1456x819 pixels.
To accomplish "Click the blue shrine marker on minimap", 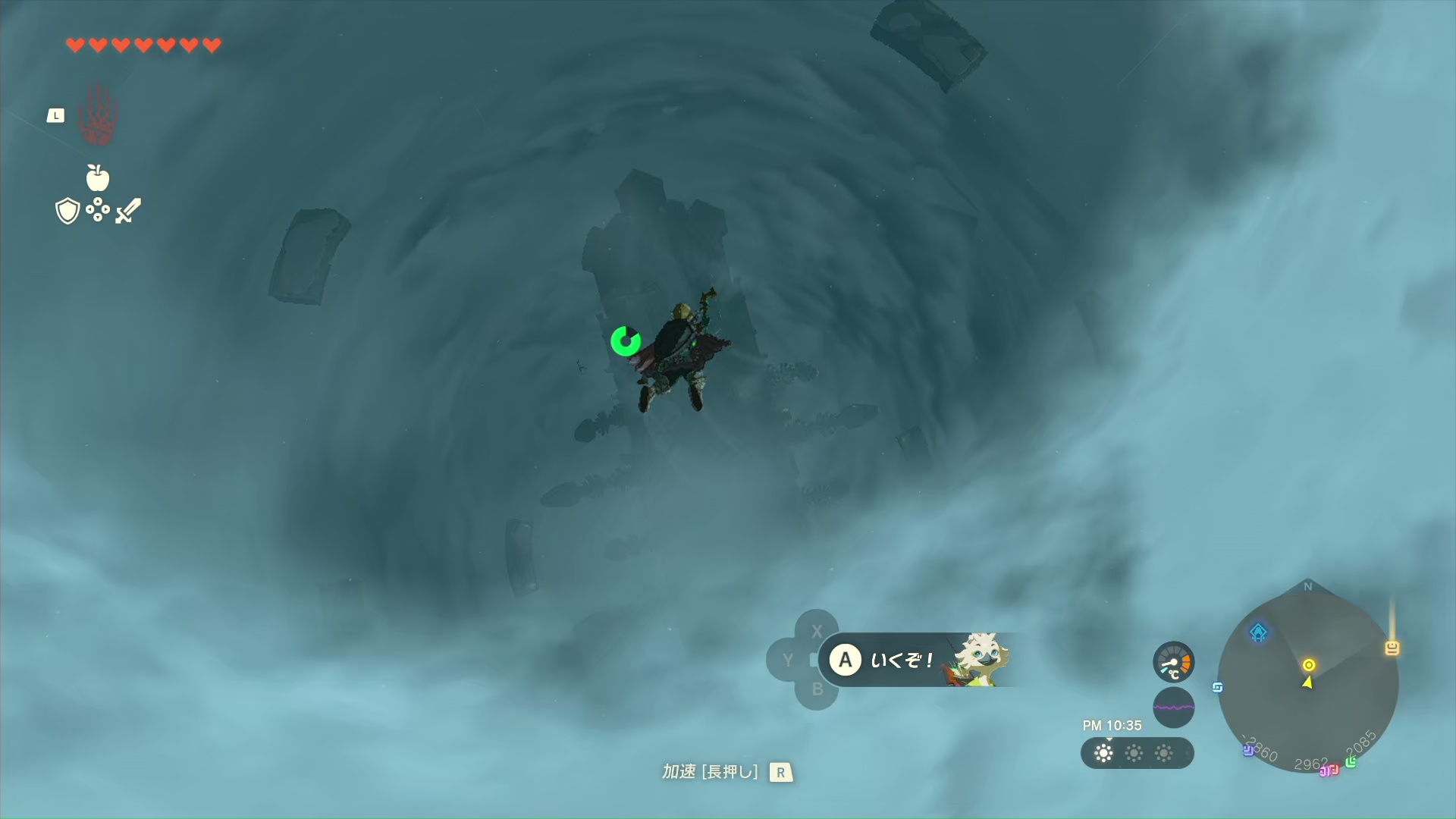I will pyautogui.click(x=1259, y=632).
